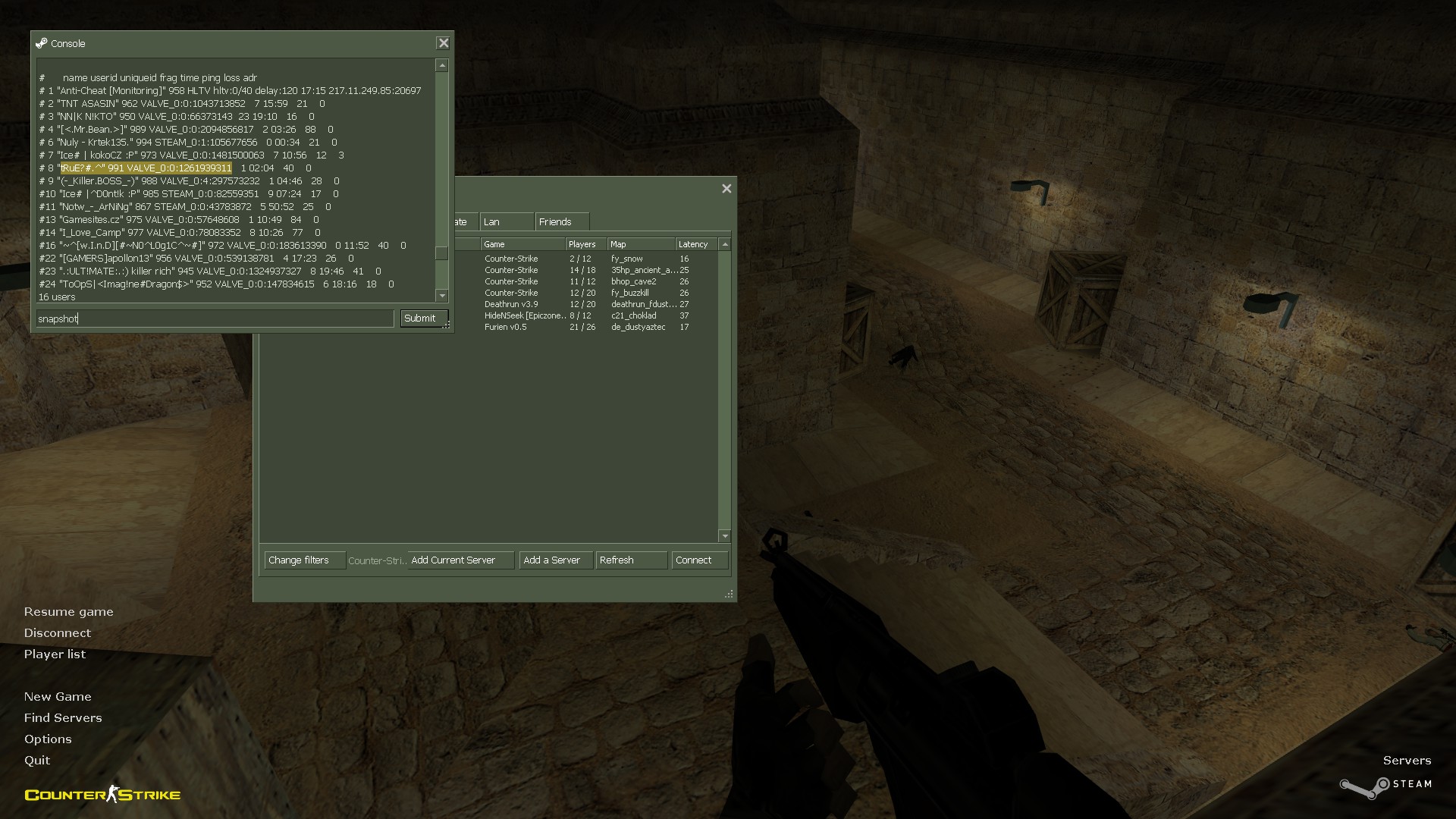
Task: Connect to the selected server
Action: pyautogui.click(x=699, y=560)
